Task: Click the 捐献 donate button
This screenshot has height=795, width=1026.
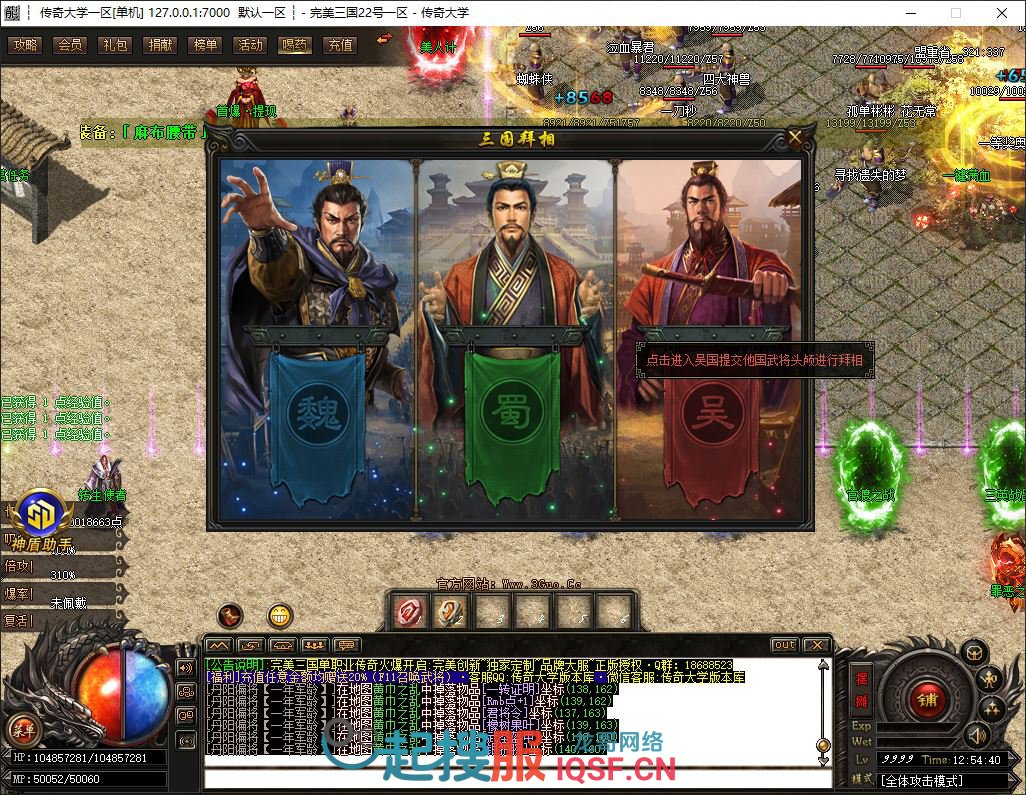Action: [160, 45]
